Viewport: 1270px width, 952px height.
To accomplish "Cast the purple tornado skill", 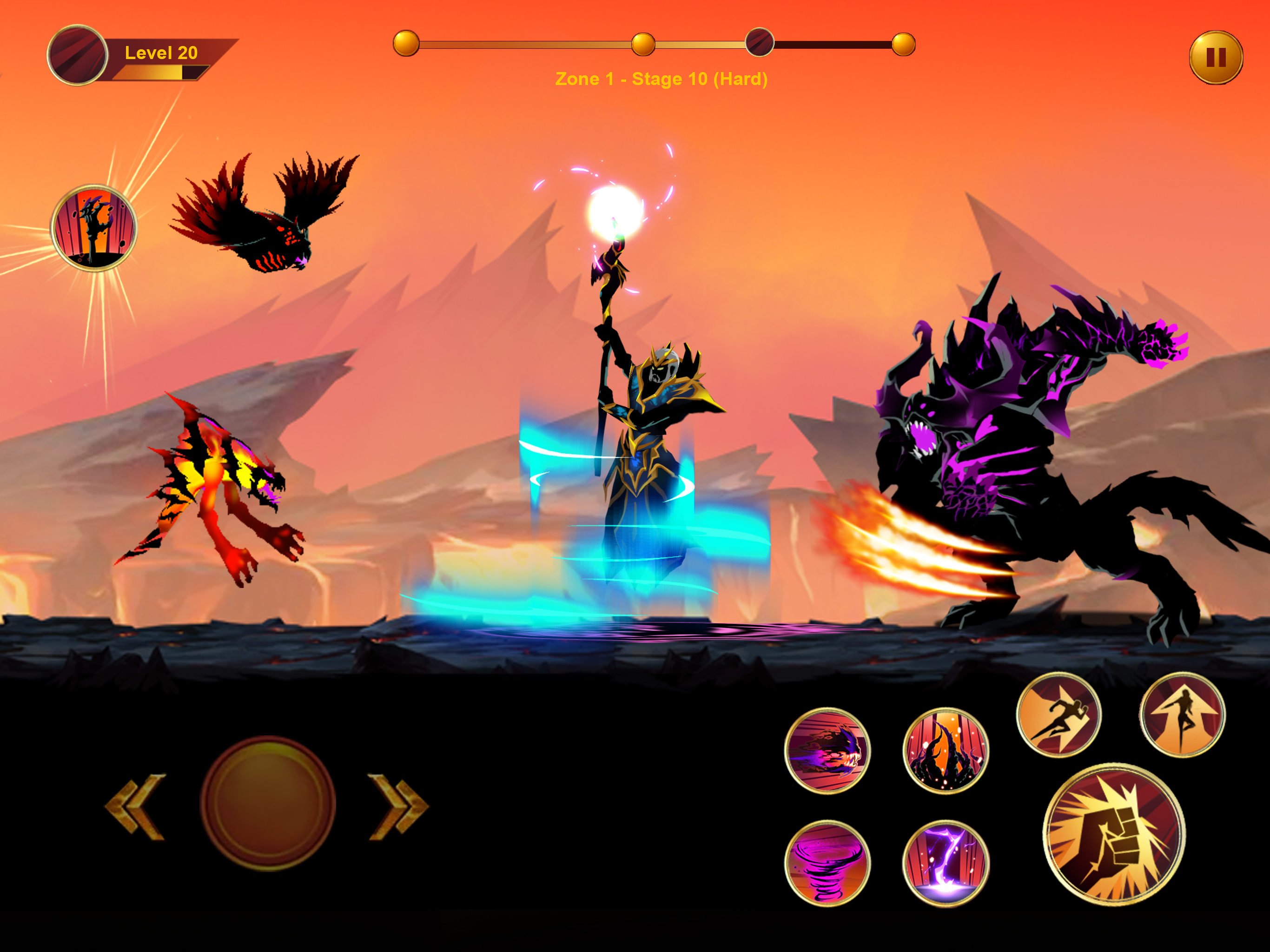I will (827, 863).
